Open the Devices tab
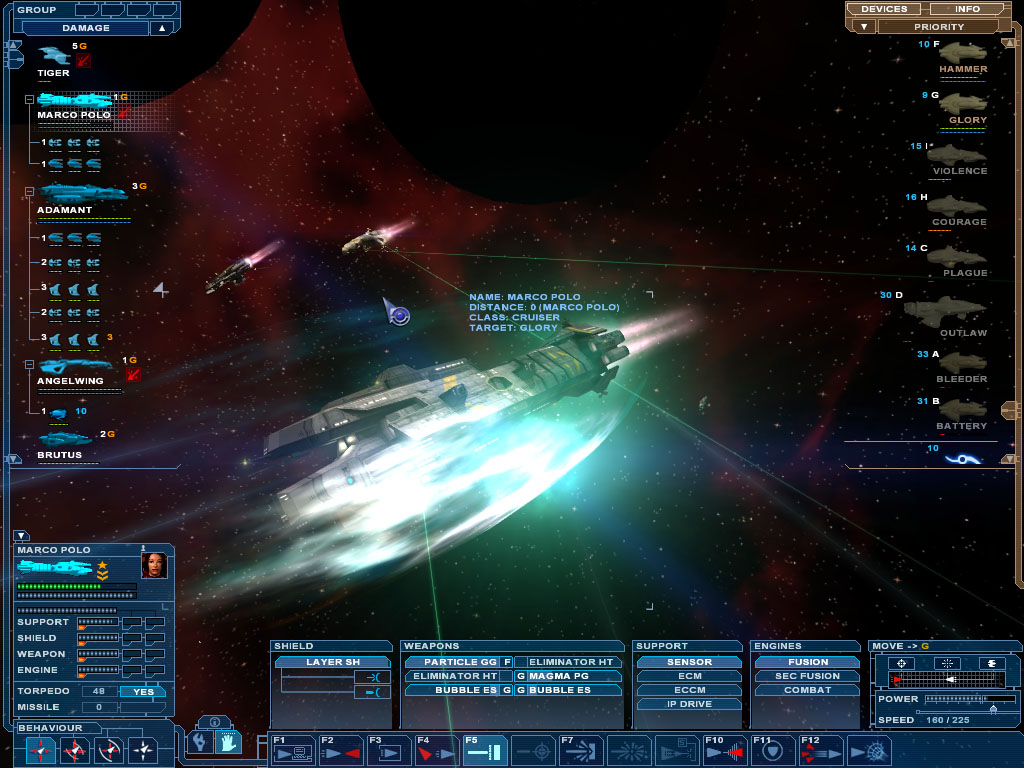The image size is (1024, 768). [x=883, y=9]
